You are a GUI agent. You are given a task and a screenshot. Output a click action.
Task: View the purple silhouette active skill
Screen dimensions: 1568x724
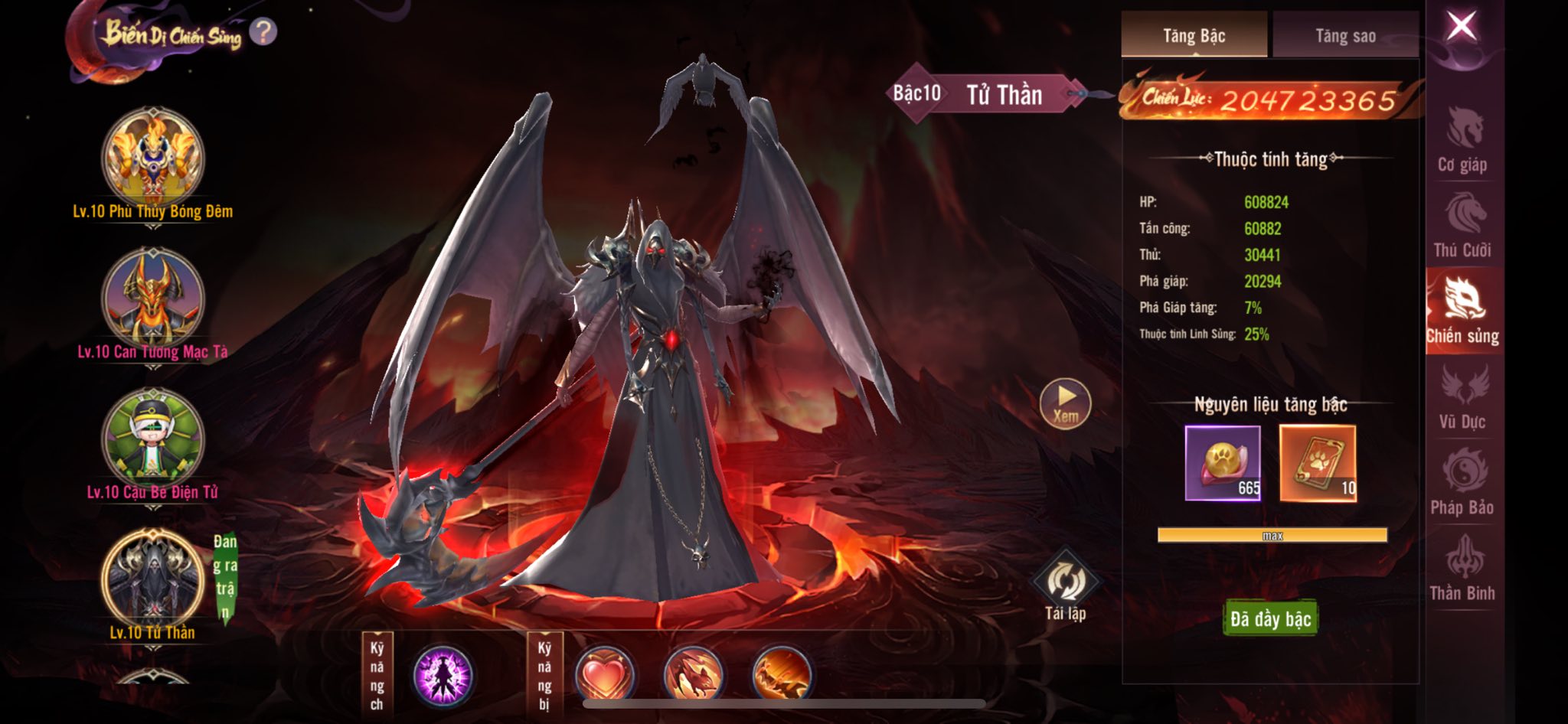pyautogui.click(x=443, y=676)
